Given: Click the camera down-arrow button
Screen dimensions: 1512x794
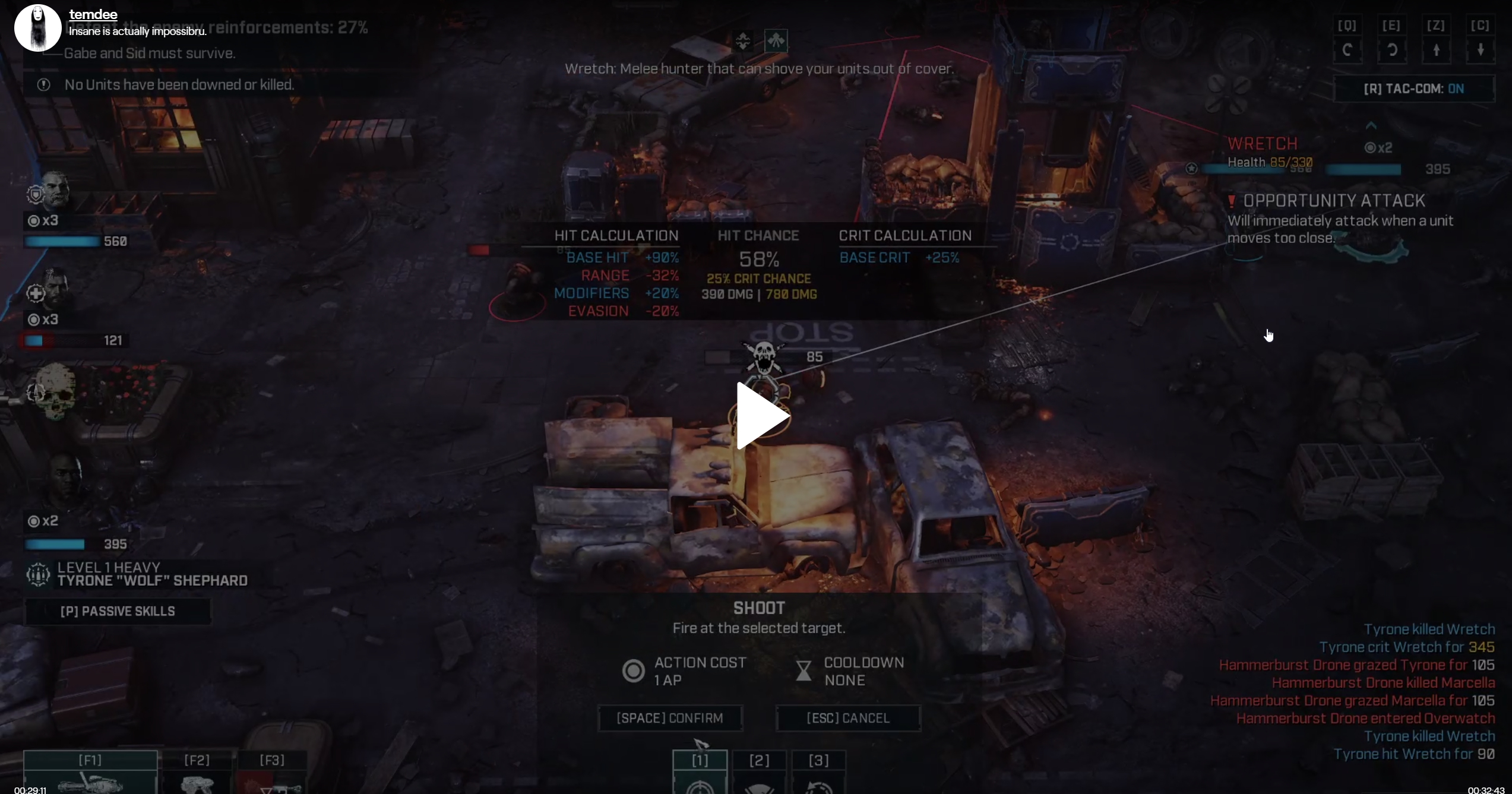Looking at the screenshot, I should 1480,50.
